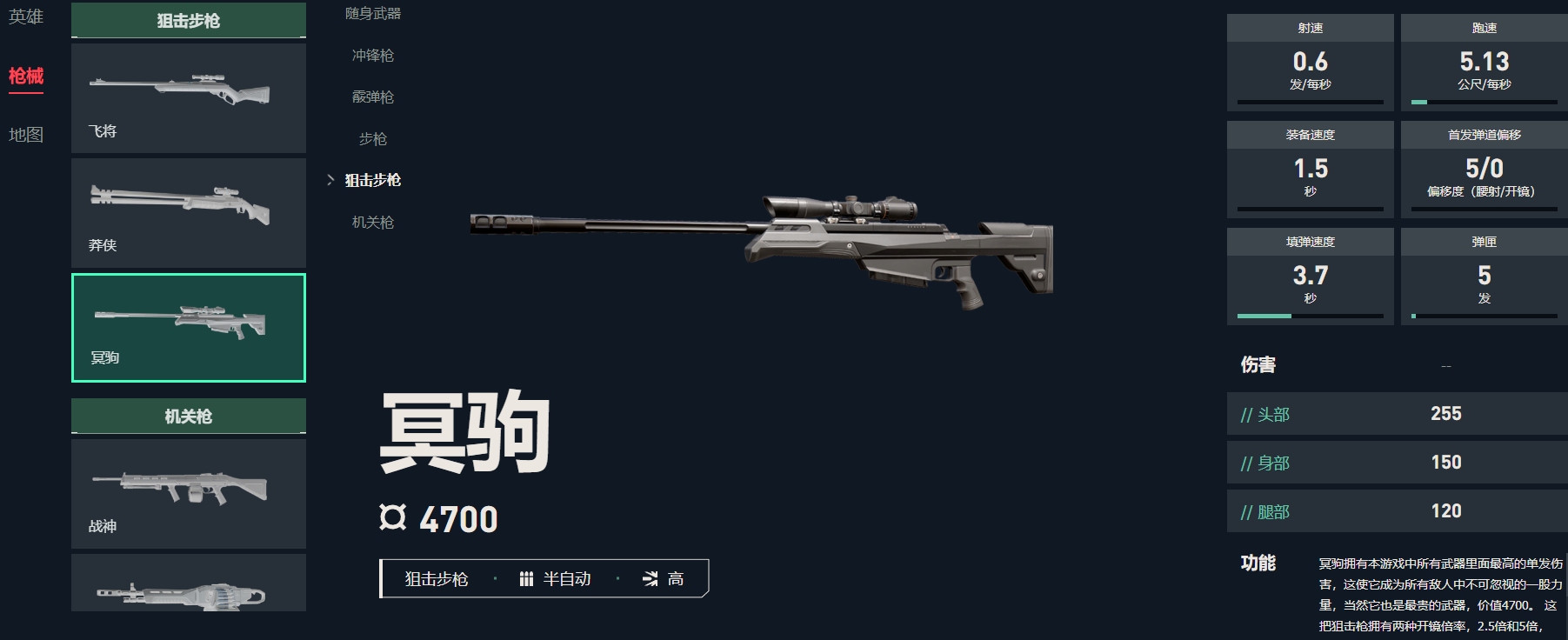
Task: Choose the 飞将 sniper rifle card
Action: click(x=189, y=98)
